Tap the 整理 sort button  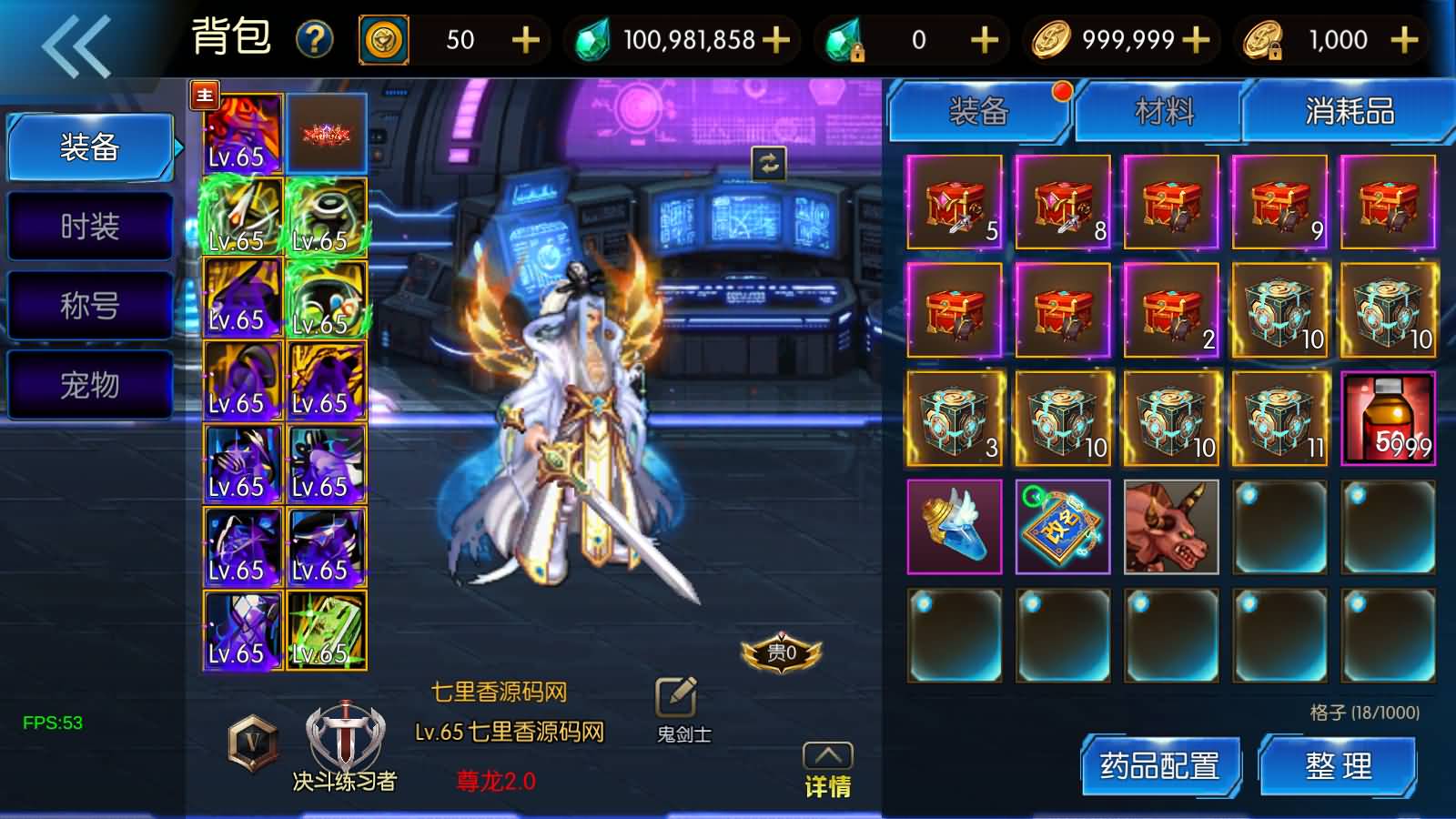coord(1340,767)
